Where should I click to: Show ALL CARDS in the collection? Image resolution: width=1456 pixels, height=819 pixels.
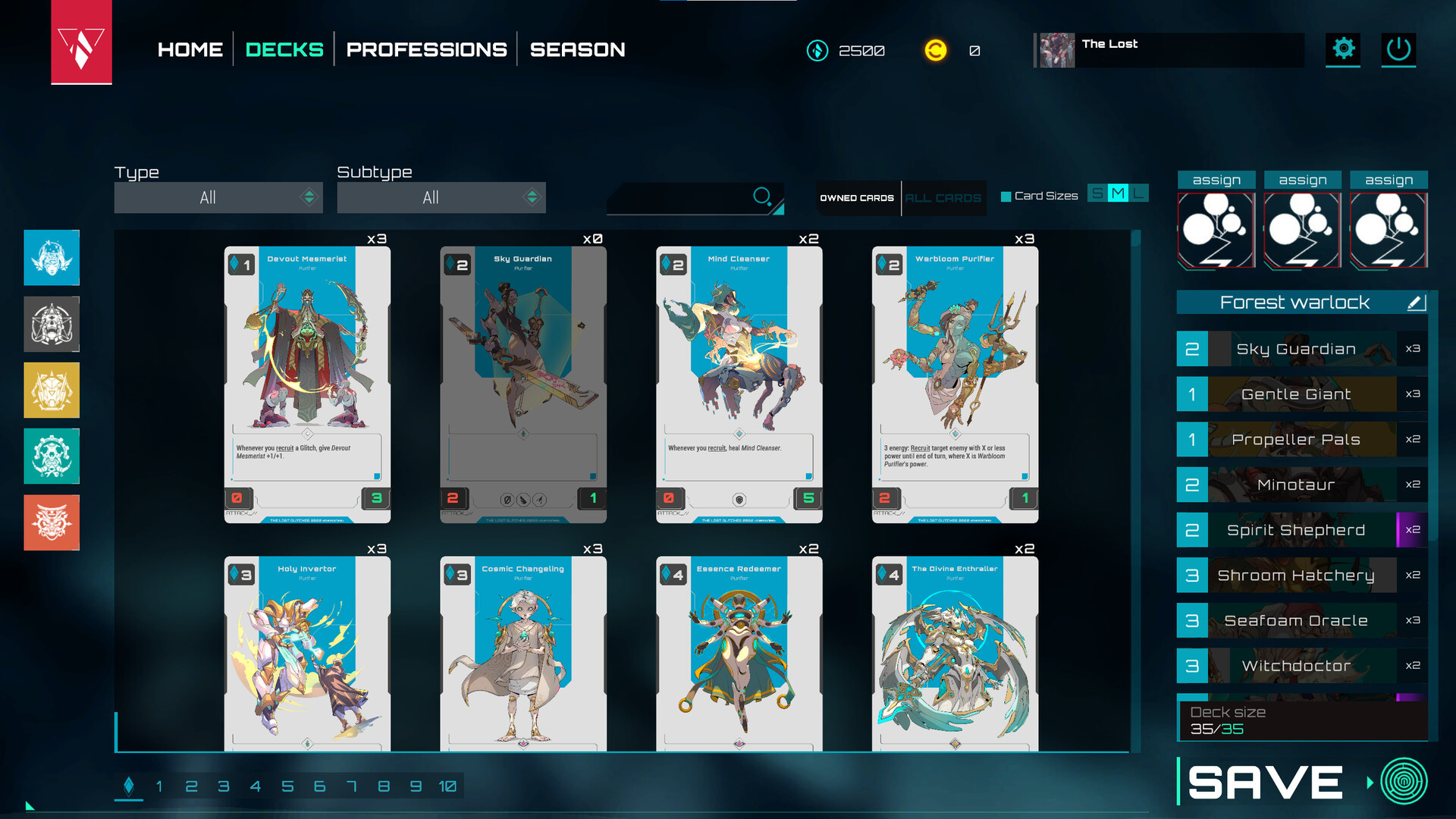coord(943,199)
